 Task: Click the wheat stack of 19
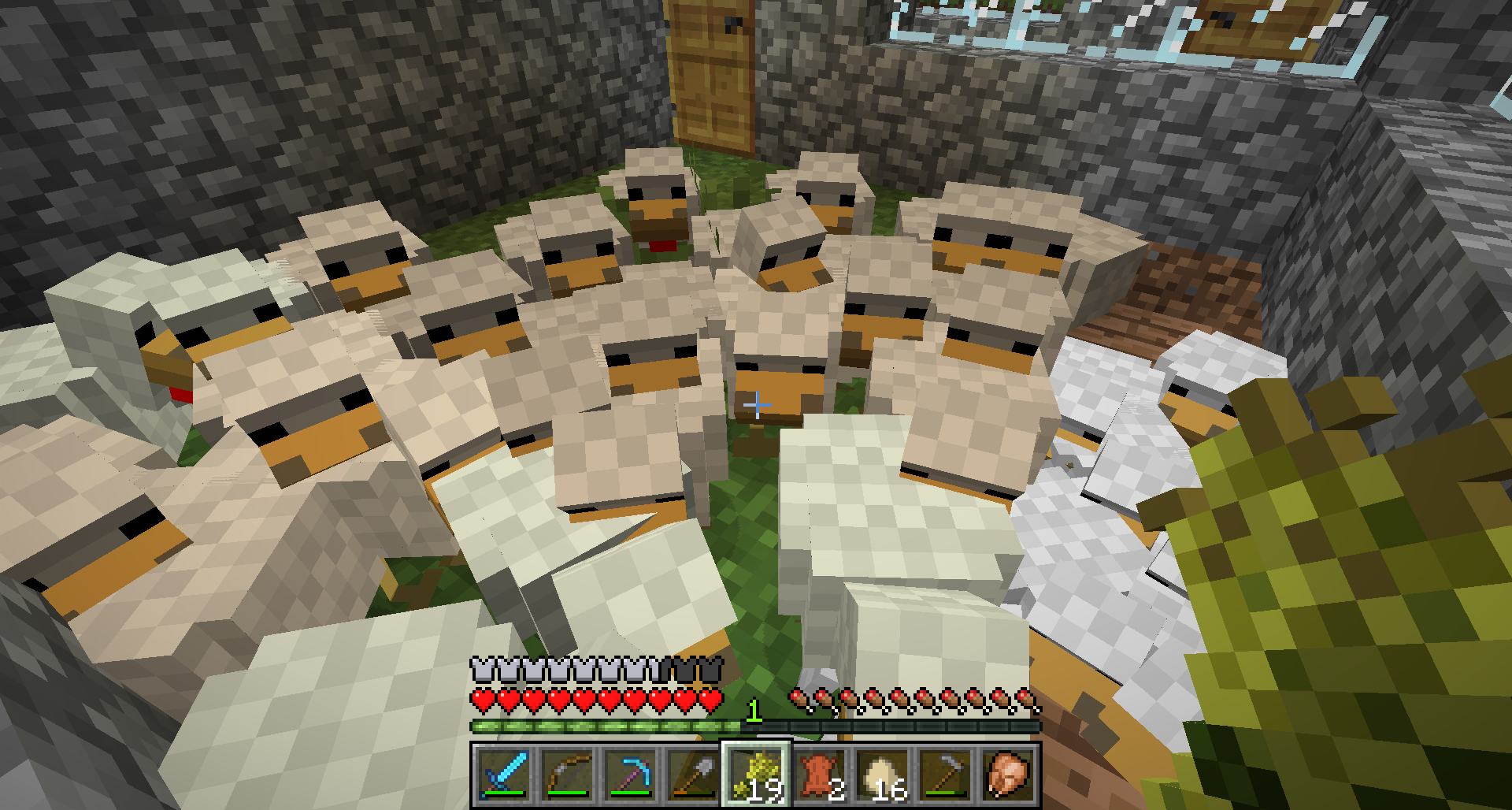coord(756,775)
